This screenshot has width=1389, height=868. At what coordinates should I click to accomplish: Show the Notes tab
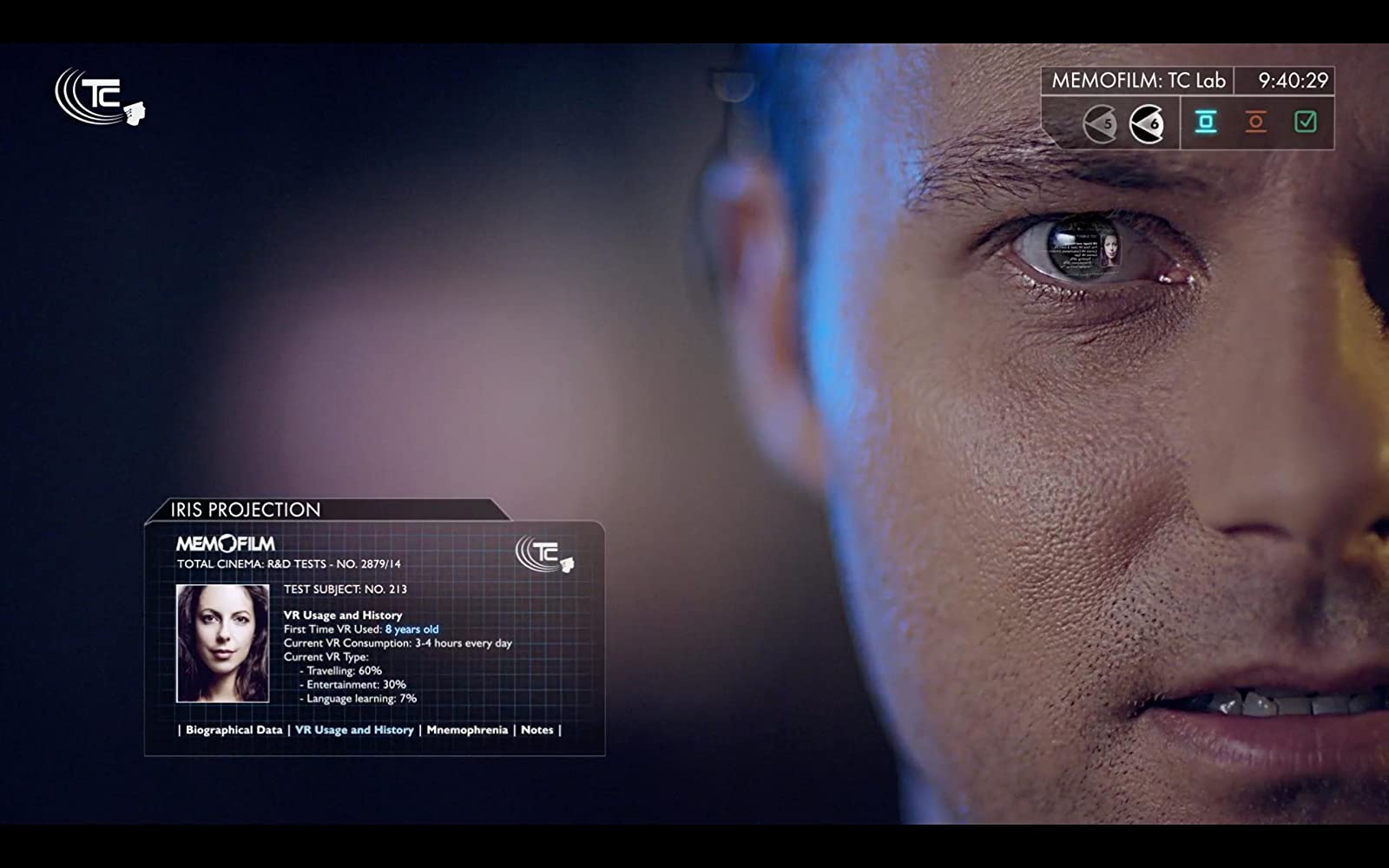click(x=537, y=730)
